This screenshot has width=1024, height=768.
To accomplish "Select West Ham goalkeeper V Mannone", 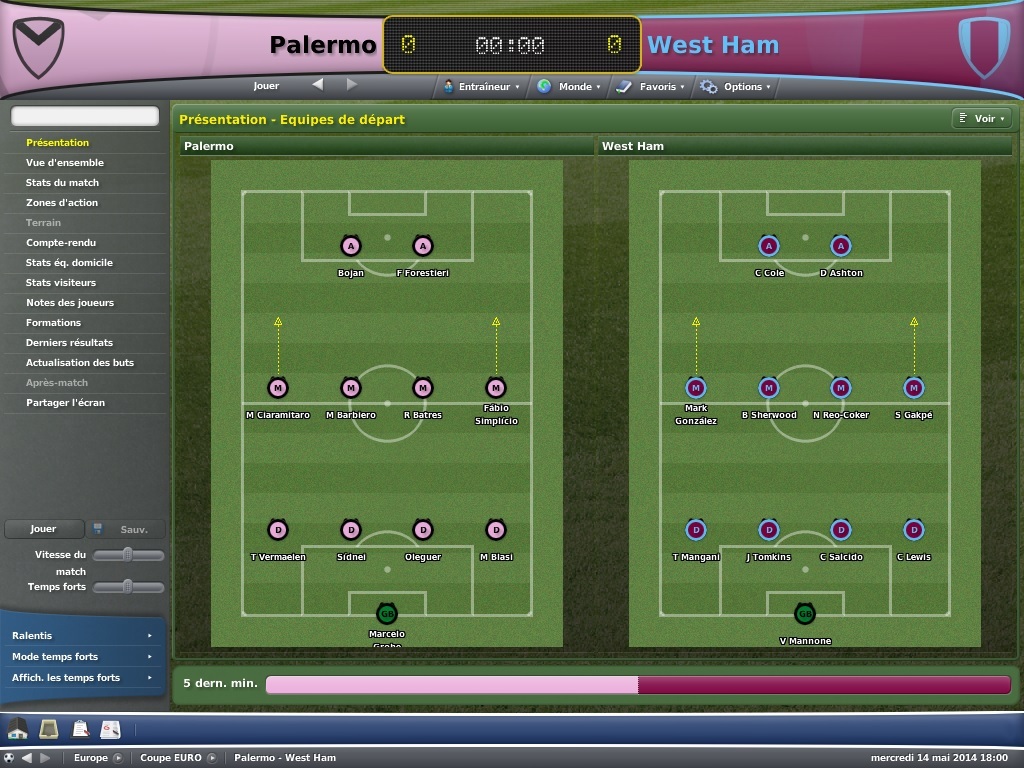I will (x=805, y=614).
